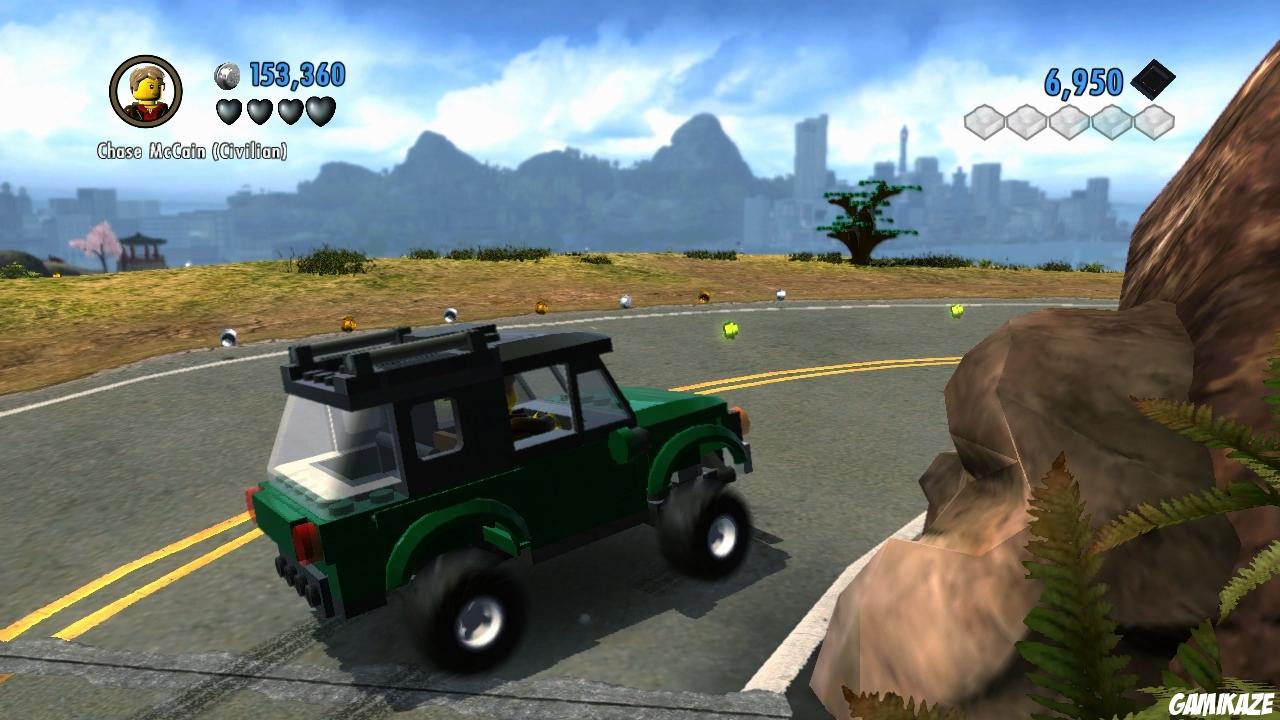Toggle the second heart in the health bar
The width and height of the screenshot is (1280, 720).
click(260, 111)
